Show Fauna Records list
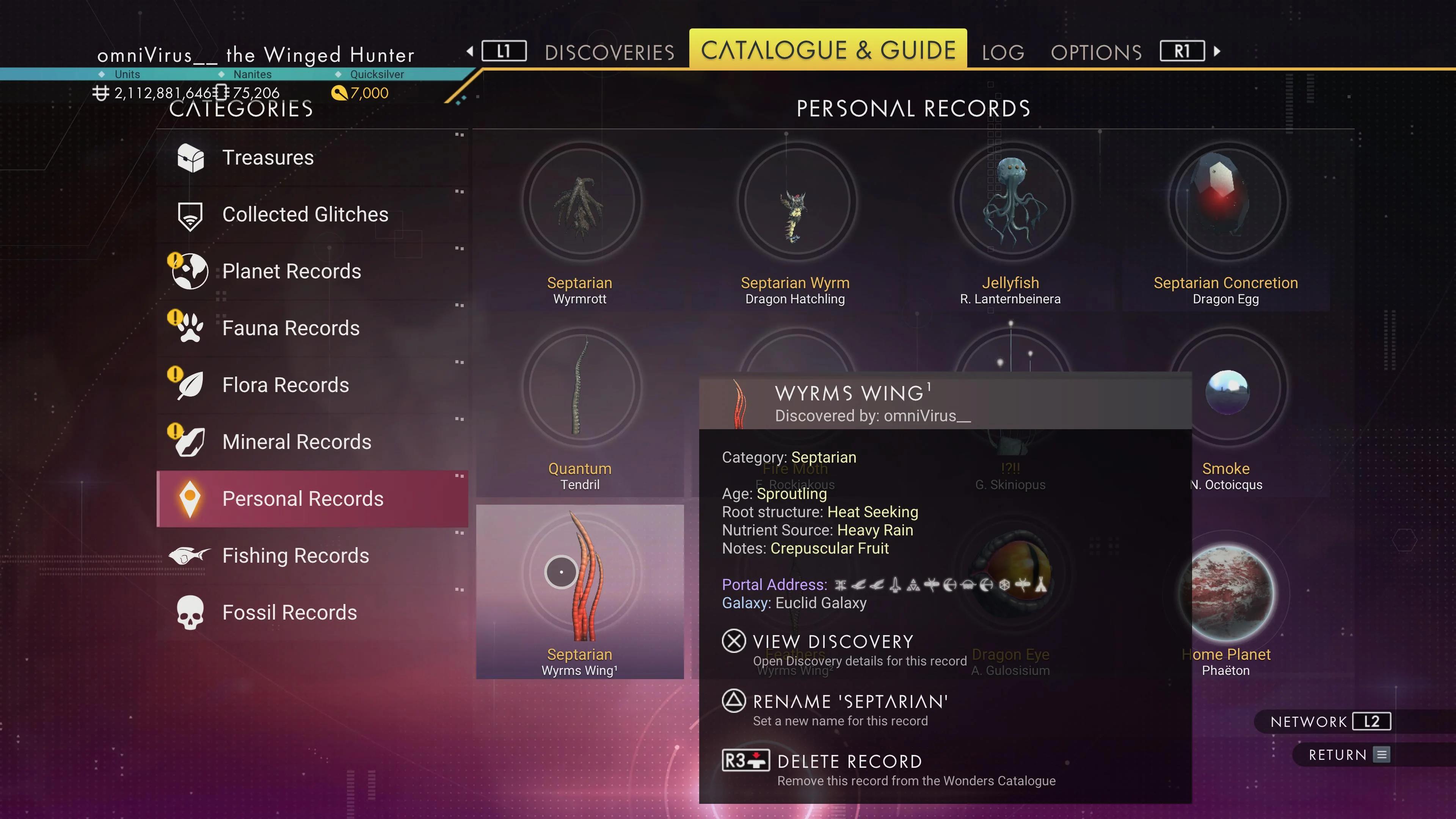Screen dimensions: 1456x819 (290, 328)
